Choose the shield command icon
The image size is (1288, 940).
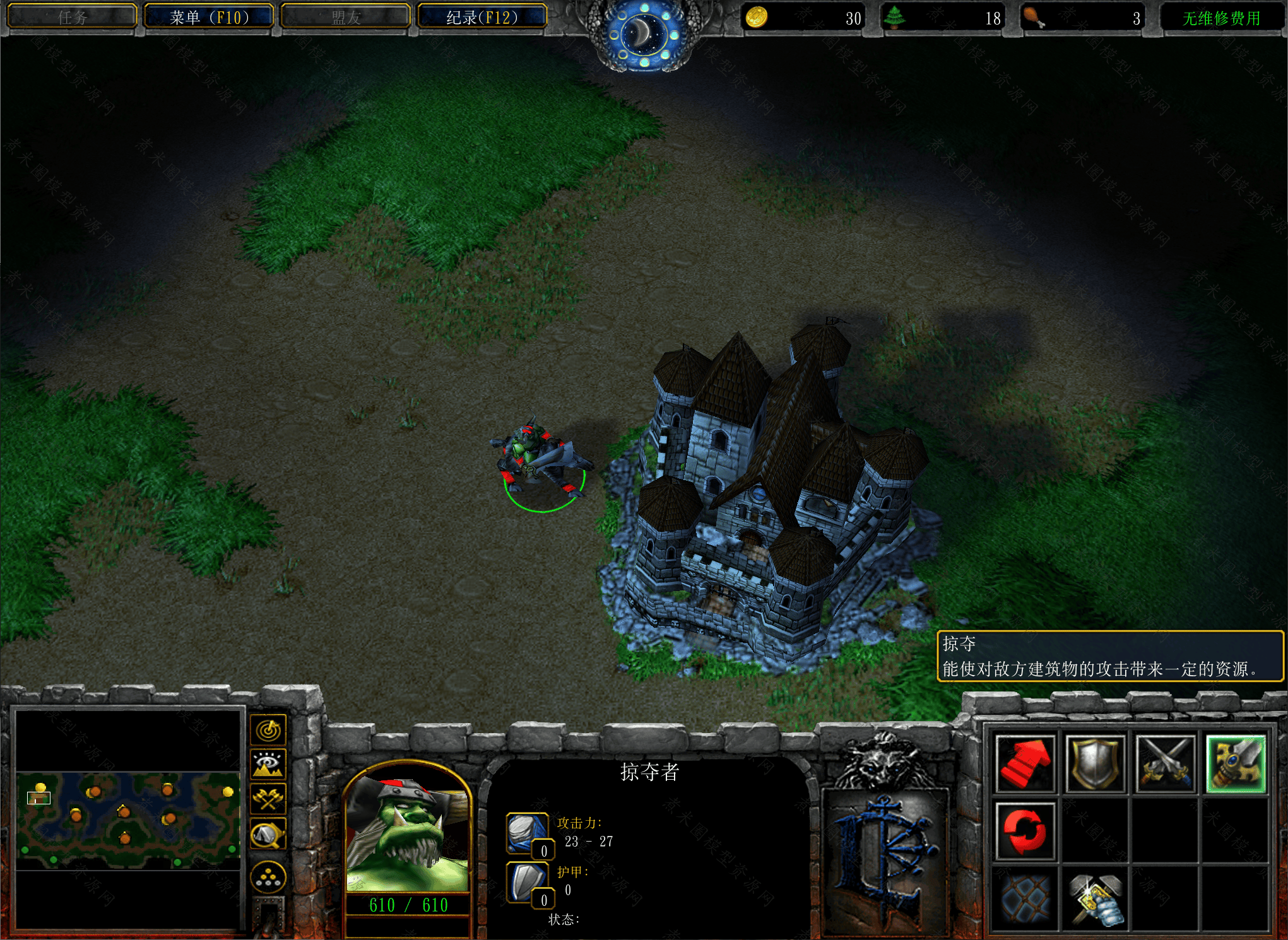point(1095,764)
